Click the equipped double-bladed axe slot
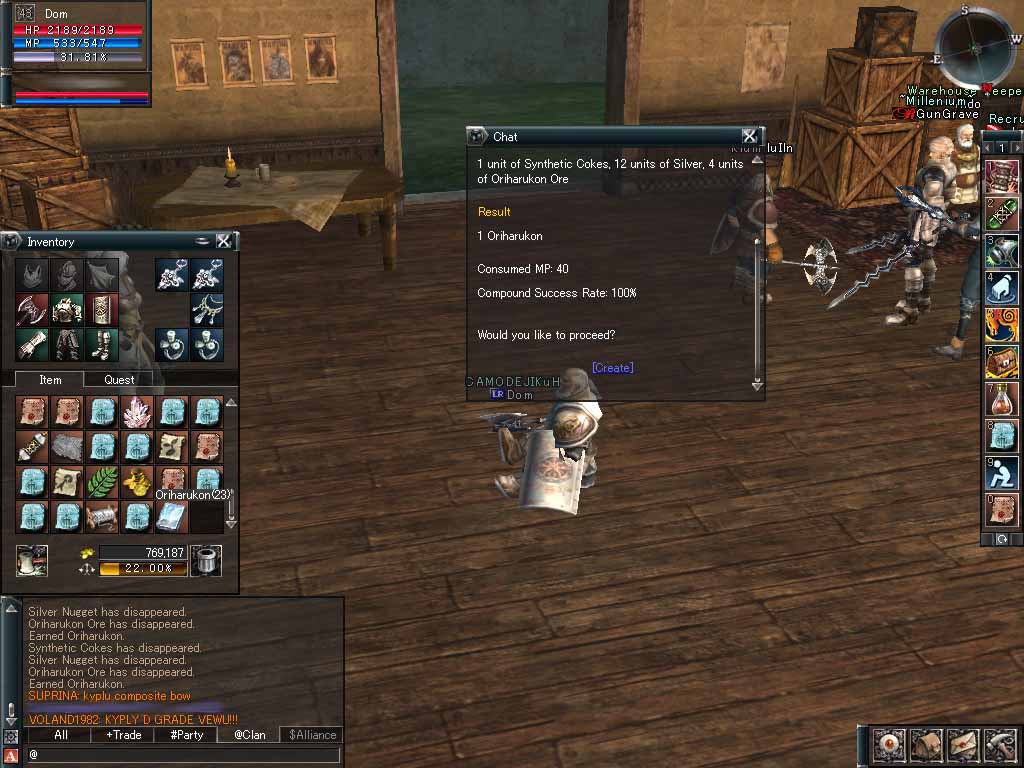The height and width of the screenshot is (768, 1024). coord(32,309)
